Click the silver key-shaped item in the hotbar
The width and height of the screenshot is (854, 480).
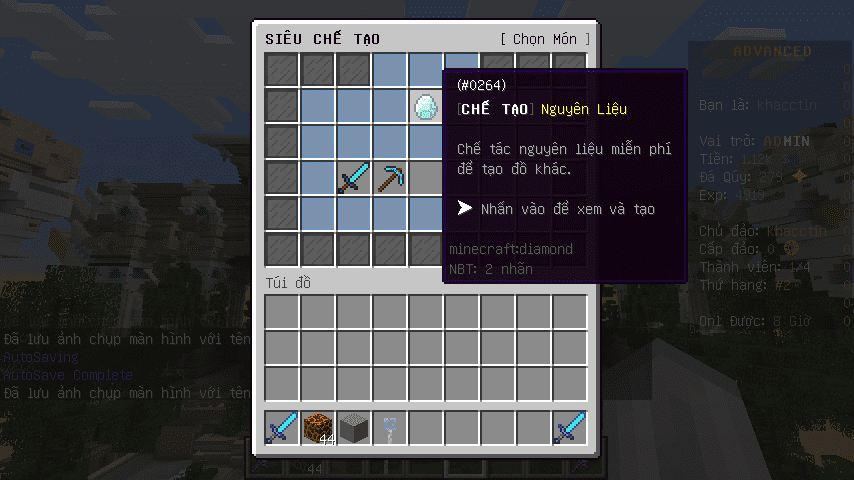pos(390,428)
